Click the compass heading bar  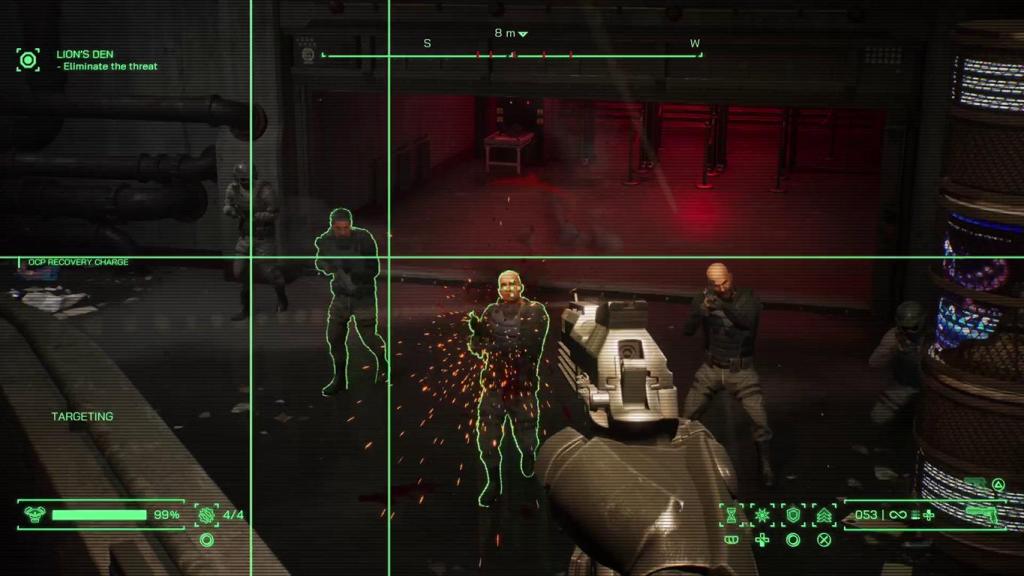pos(511,54)
